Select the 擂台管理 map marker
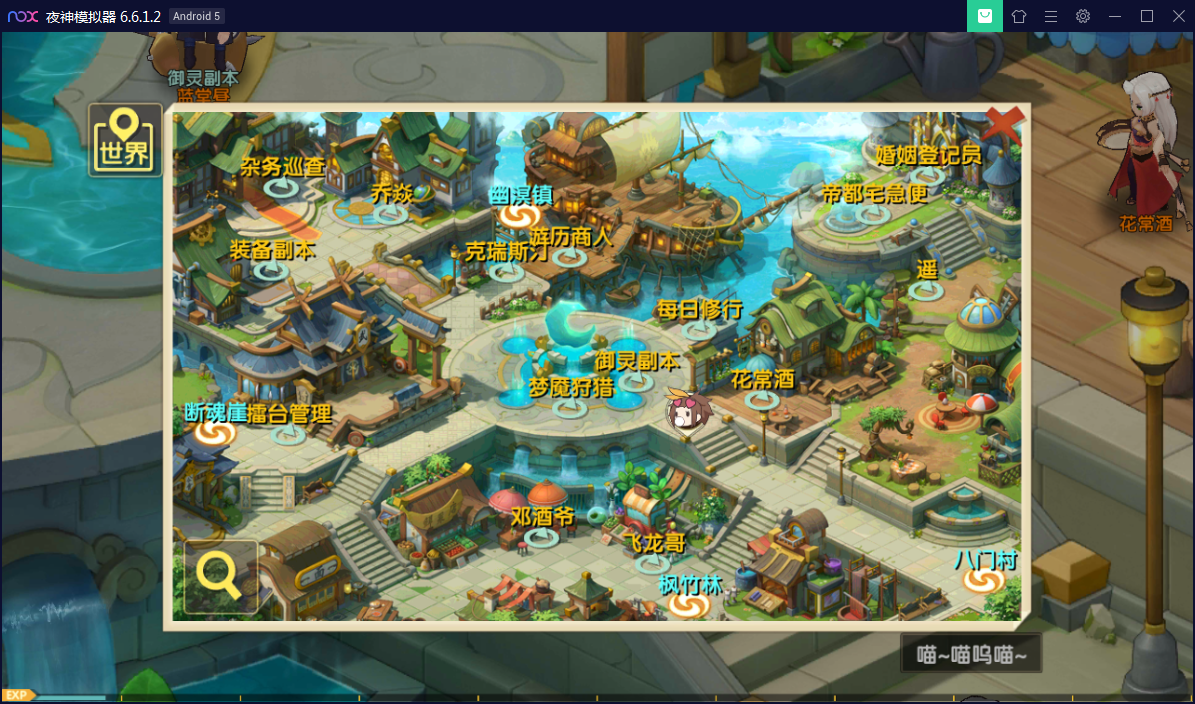The width and height of the screenshot is (1195, 704). click(289, 434)
